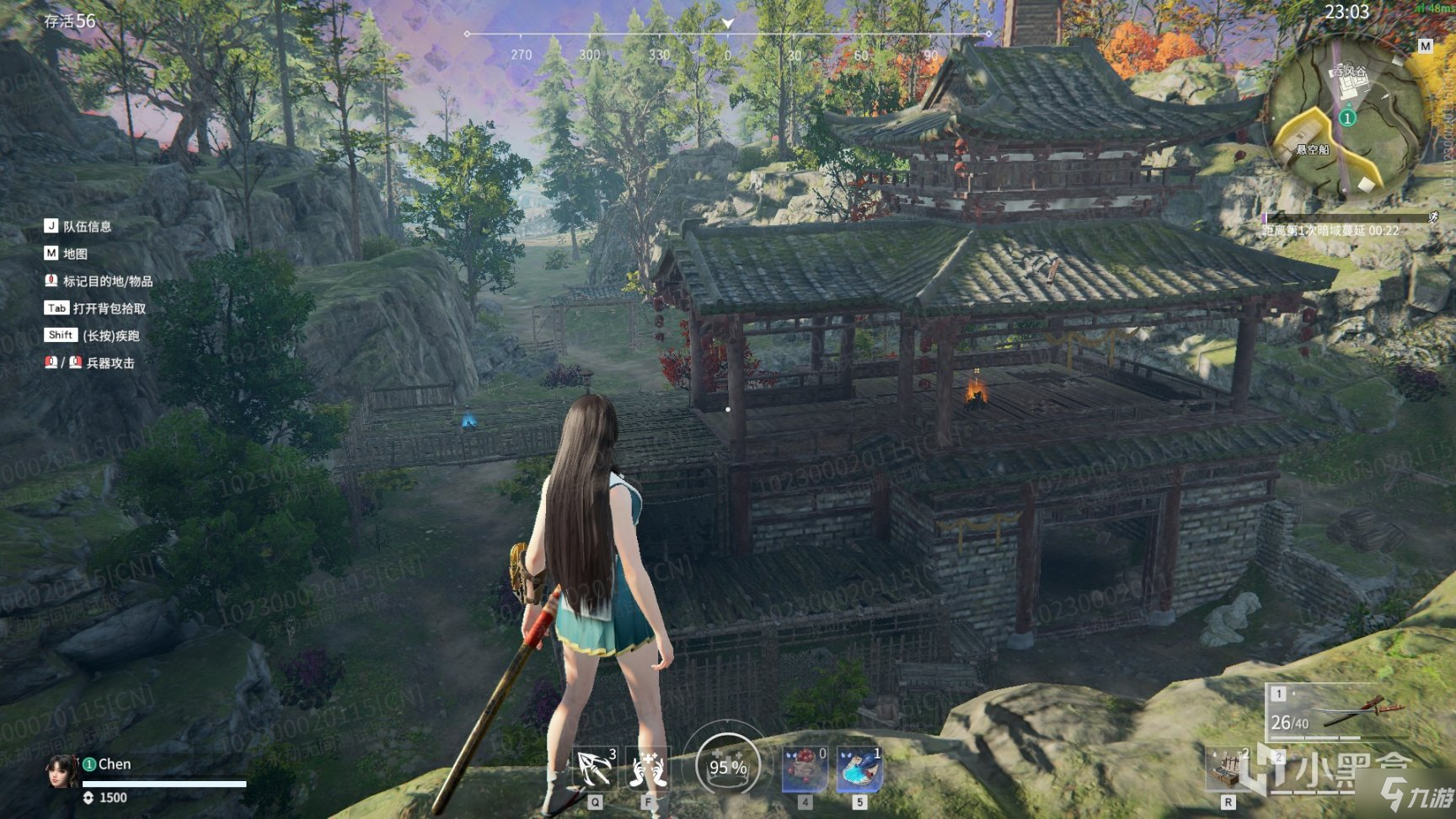This screenshot has height=819, width=1456.
Task: Select the 悬空船 marker on the minimap
Action: click(1312, 149)
